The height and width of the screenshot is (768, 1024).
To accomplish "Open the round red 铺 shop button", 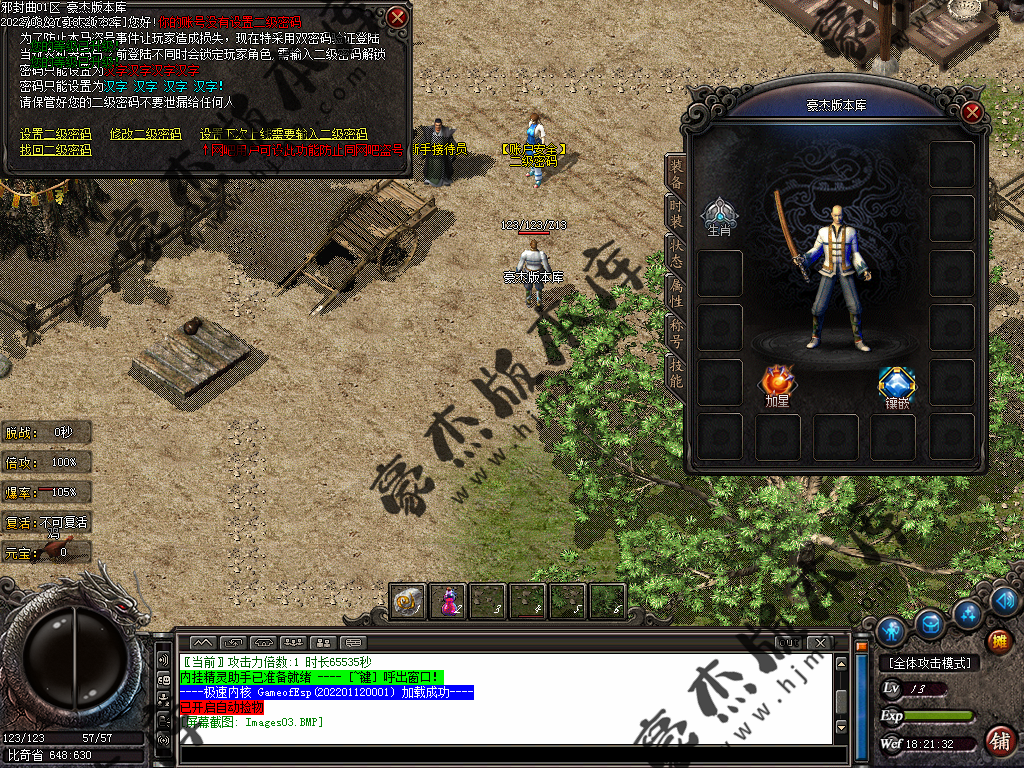I will point(998,741).
